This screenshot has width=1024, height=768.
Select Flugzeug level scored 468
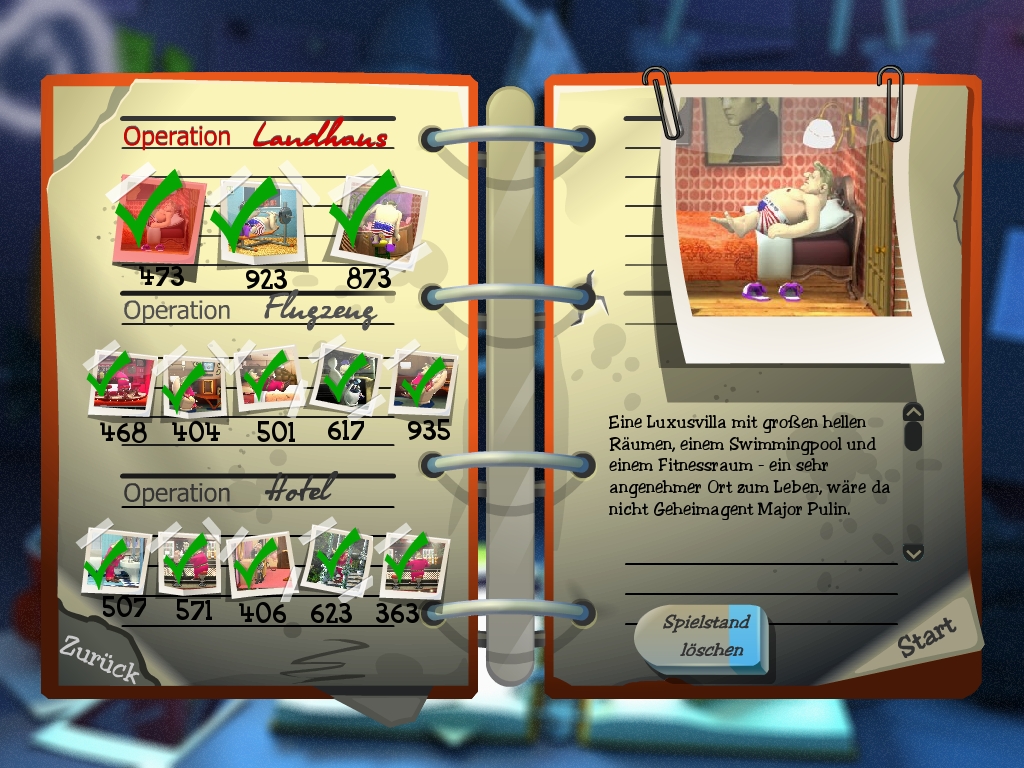point(122,383)
